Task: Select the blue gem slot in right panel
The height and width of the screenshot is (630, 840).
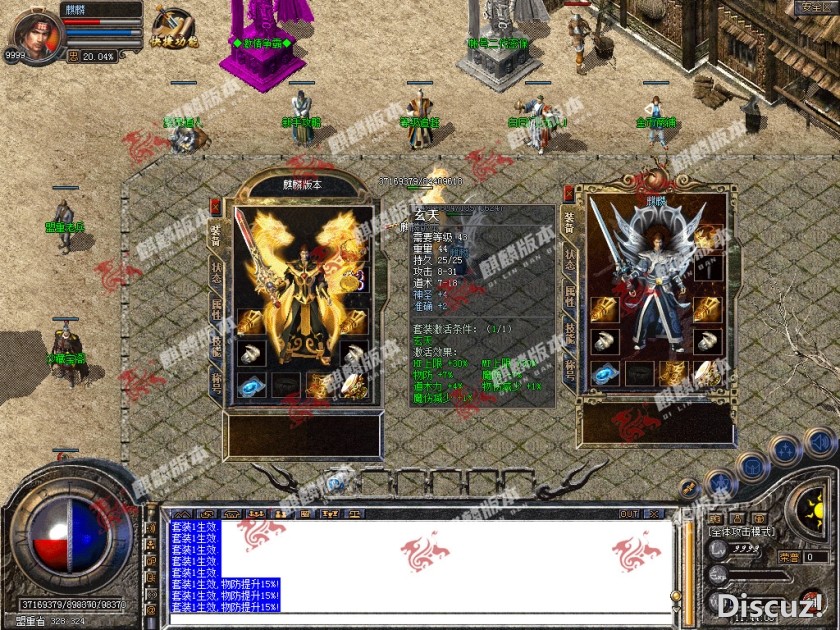Action: [604, 374]
